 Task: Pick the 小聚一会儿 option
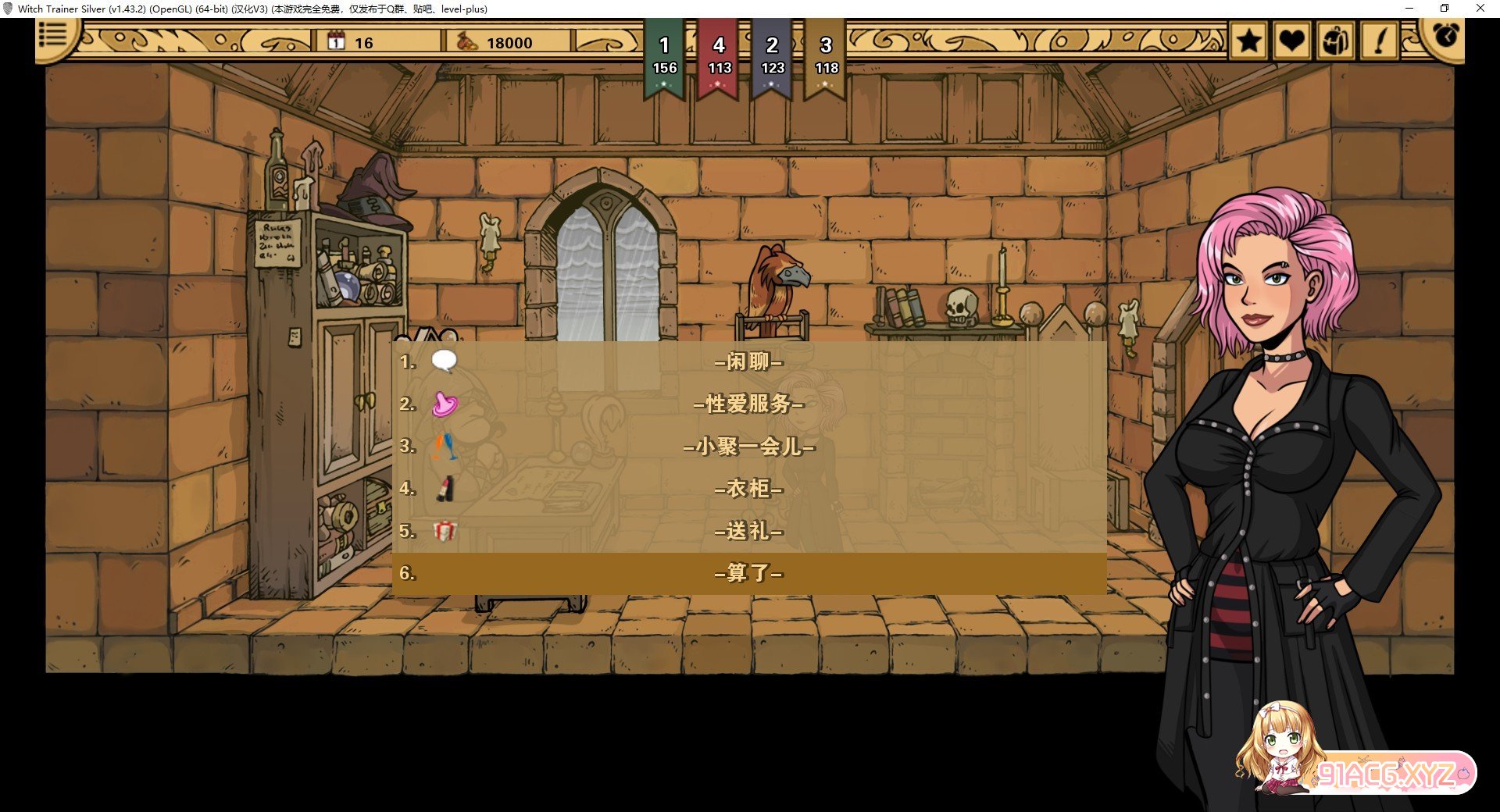(748, 446)
